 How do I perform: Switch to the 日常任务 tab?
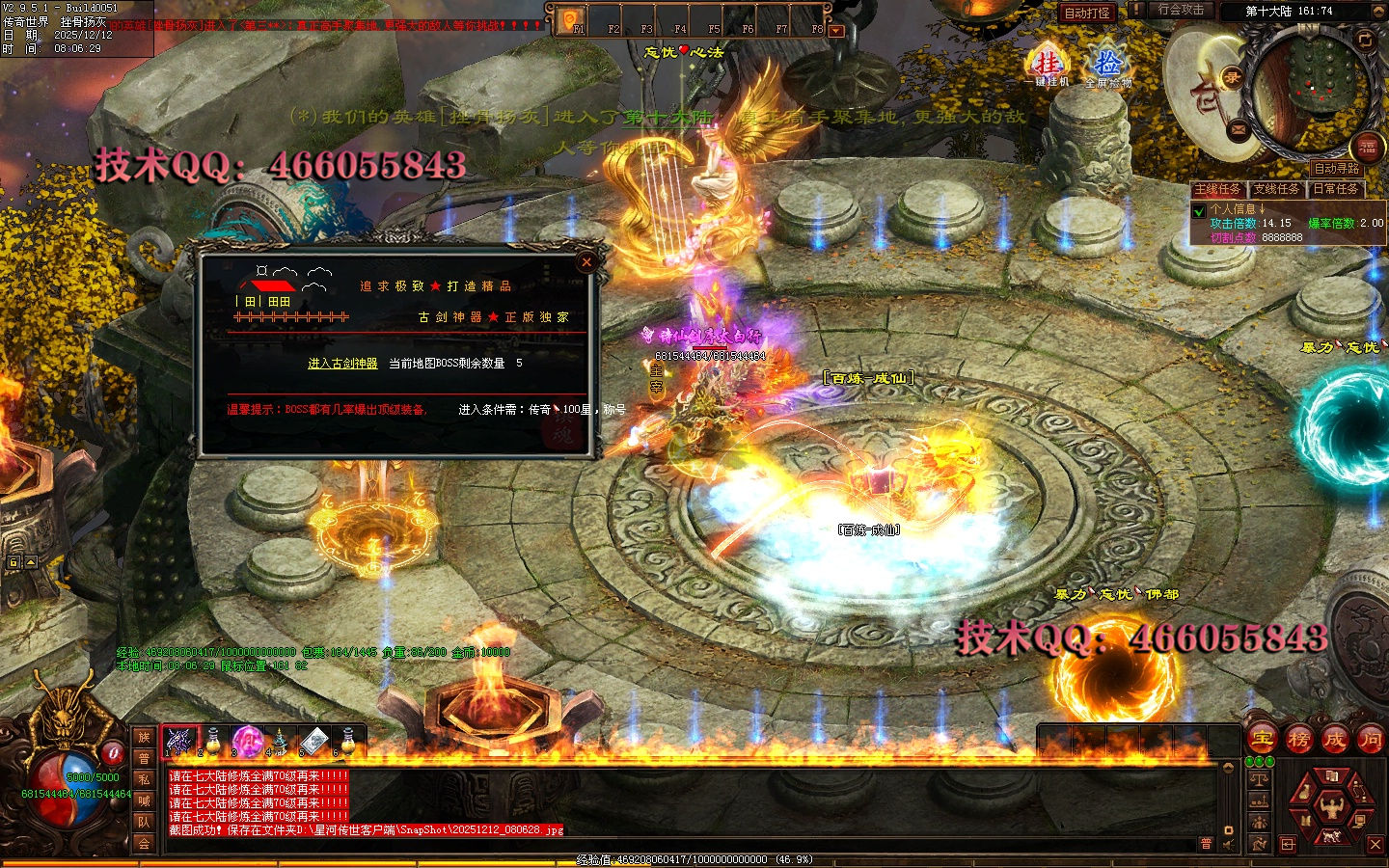(x=1335, y=189)
